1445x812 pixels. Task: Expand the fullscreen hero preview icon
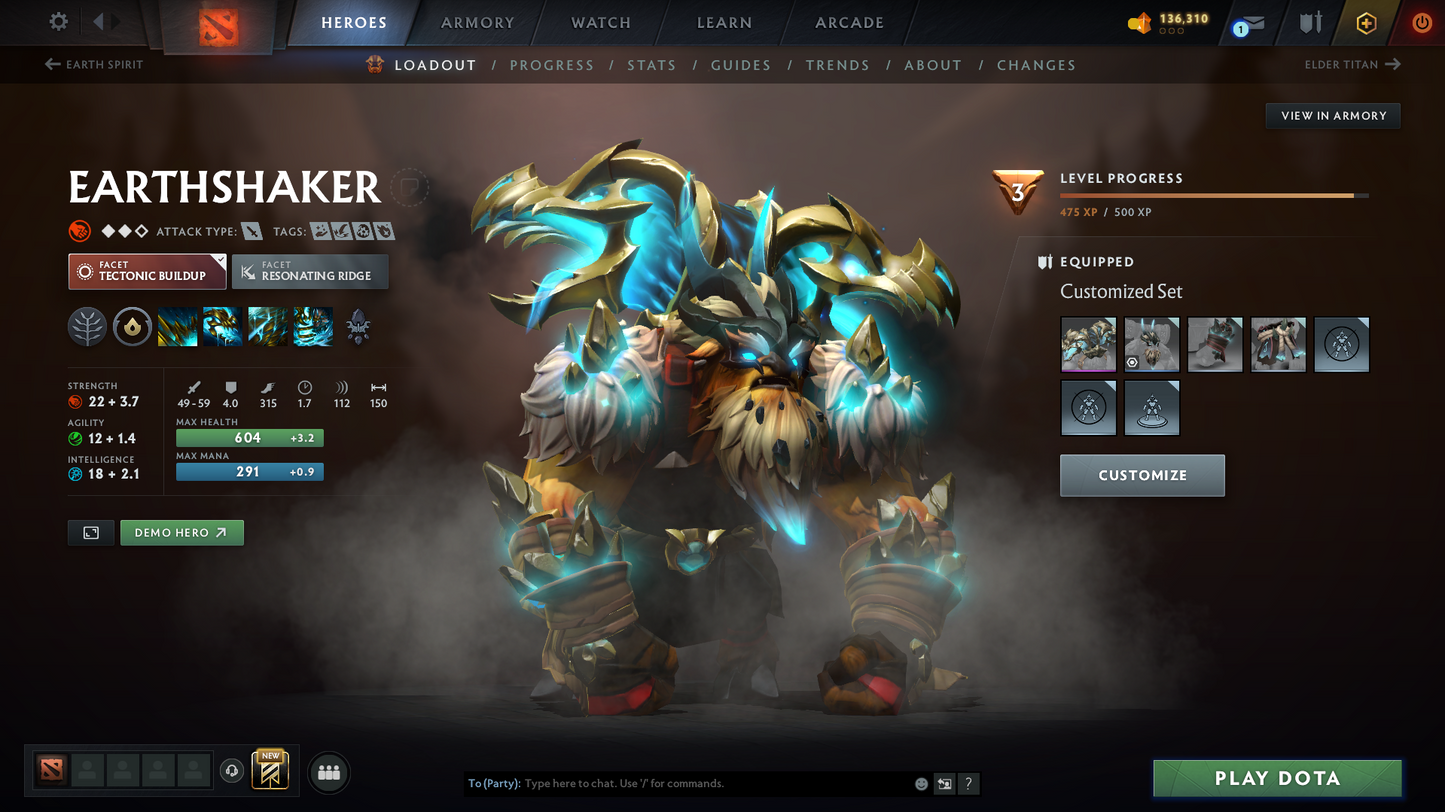pyautogui.click(x=90, y=532)
